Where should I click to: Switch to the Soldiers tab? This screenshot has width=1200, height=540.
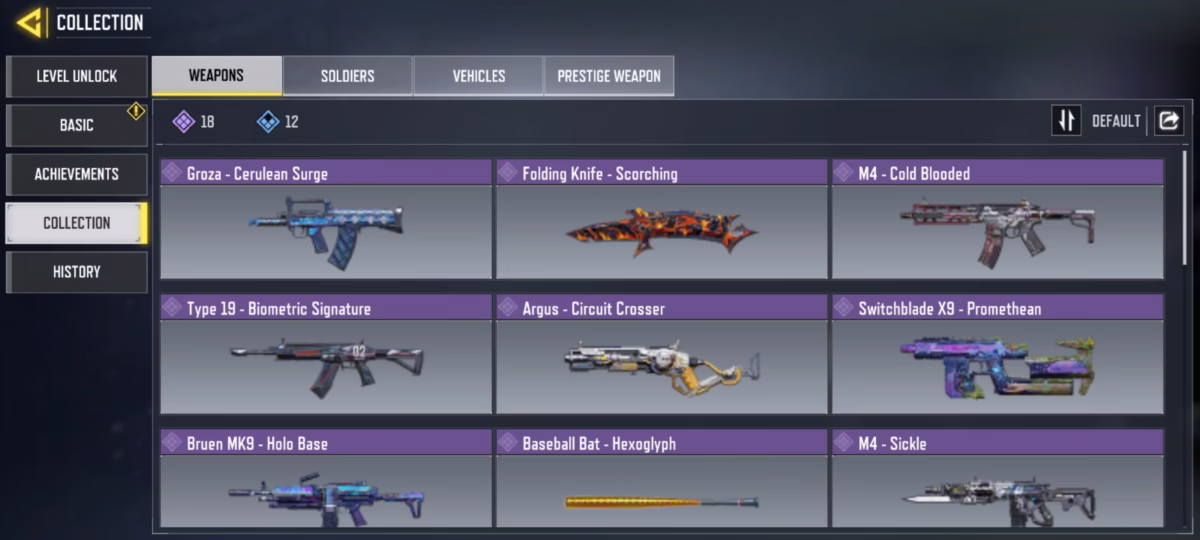point(347,76)
